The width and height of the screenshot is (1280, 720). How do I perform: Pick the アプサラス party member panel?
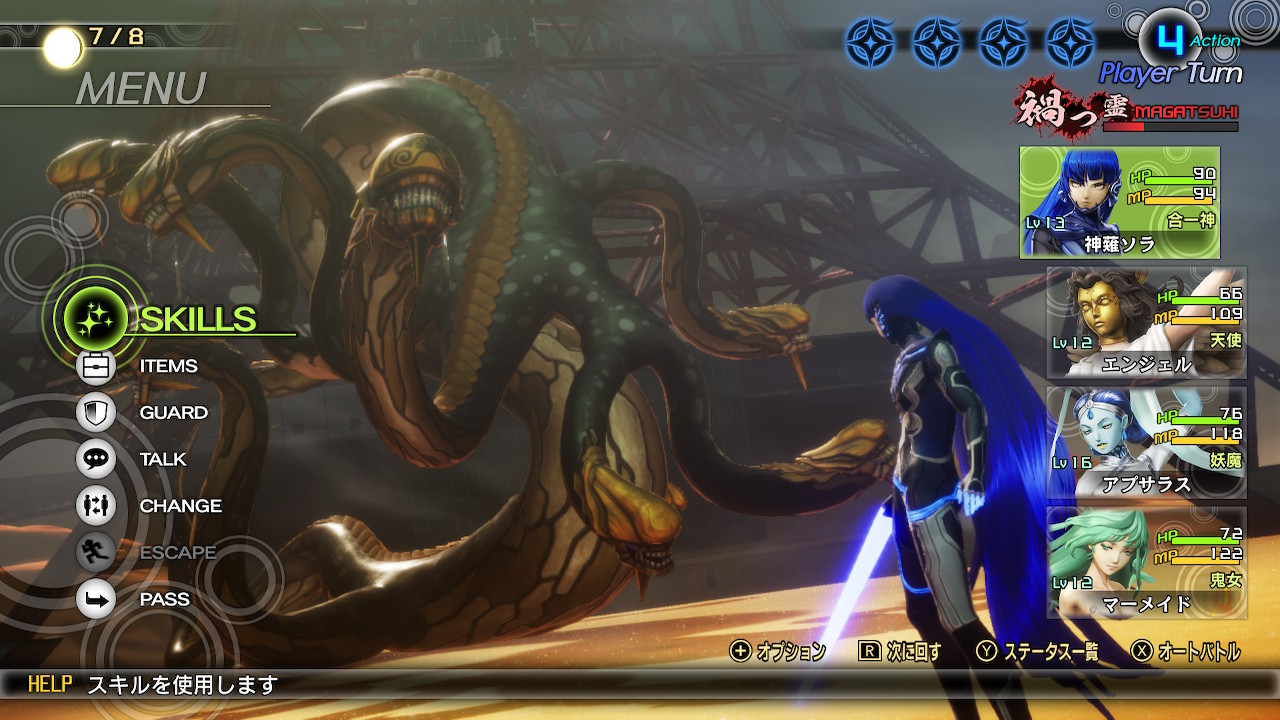[1146, 443]
